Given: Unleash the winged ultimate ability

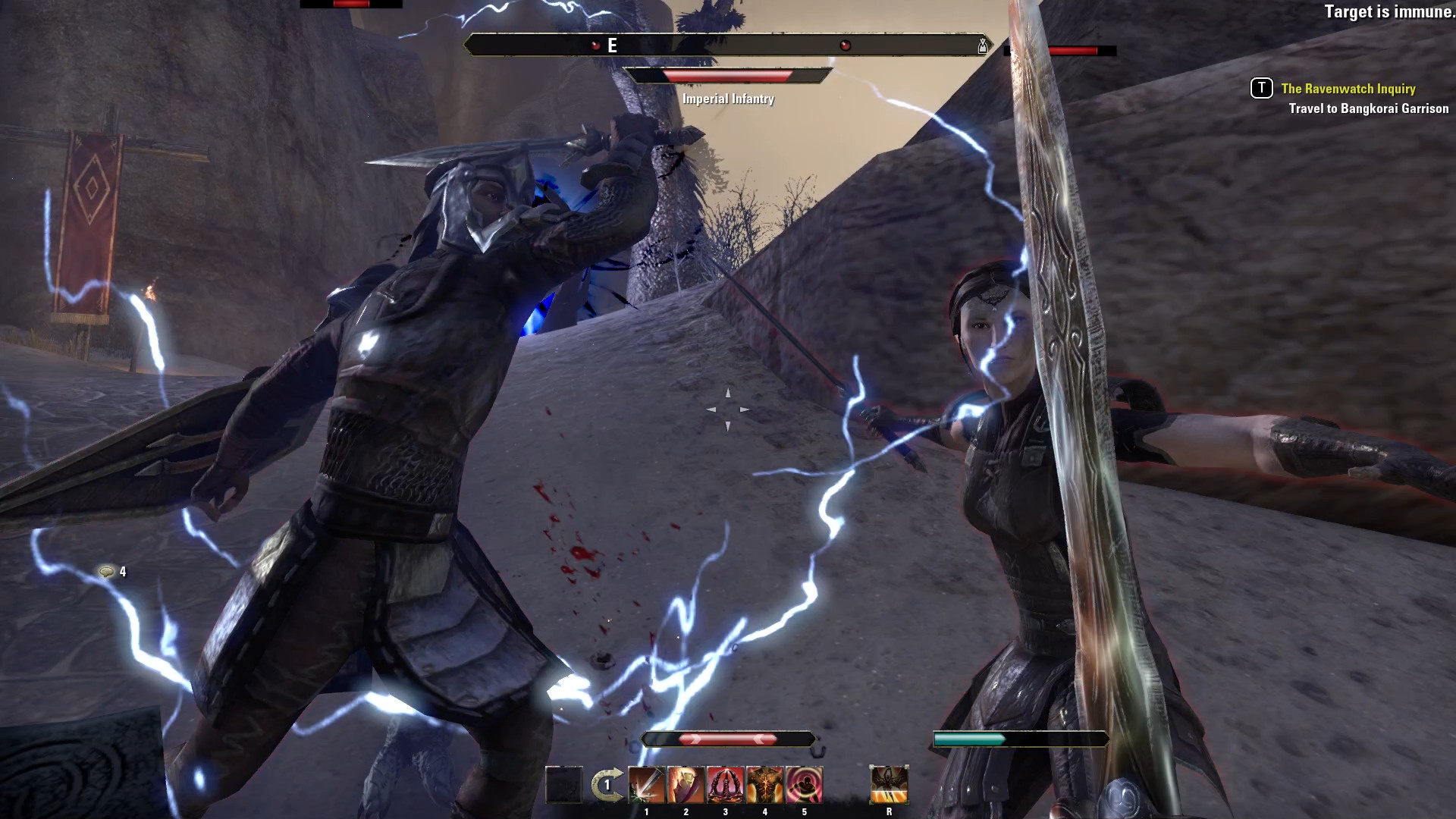Looking at the screenshot, I should (x=889, y=784).
